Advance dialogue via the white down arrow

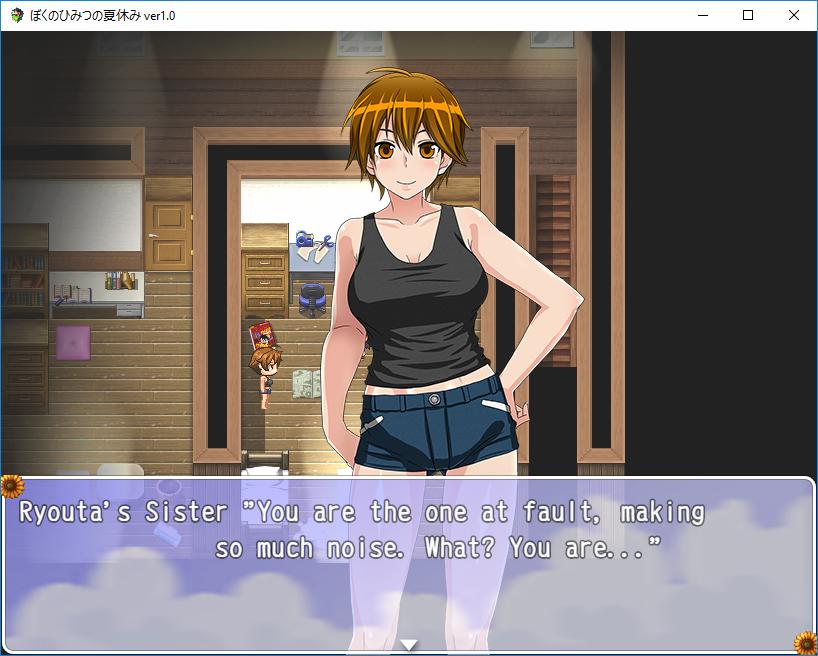click(408, 645)
